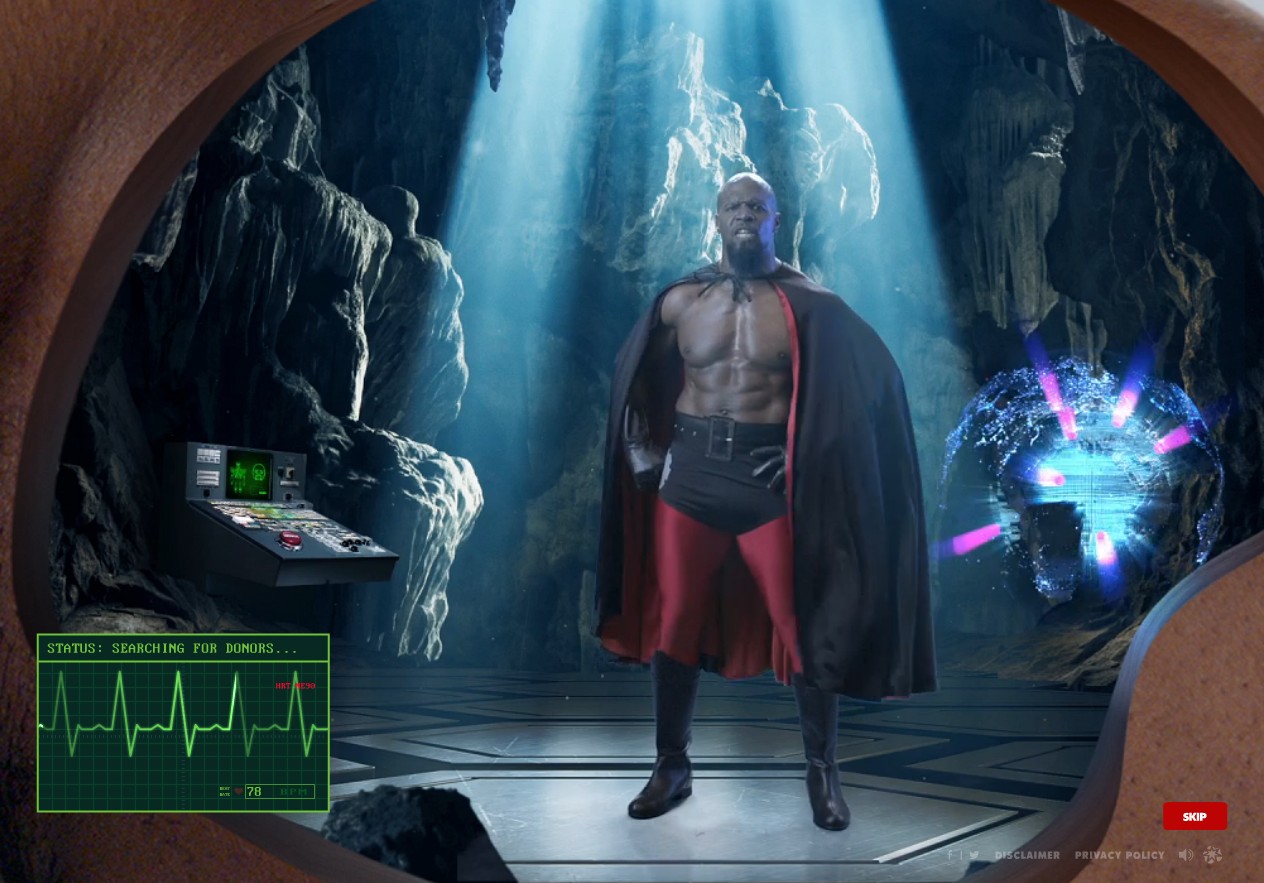The width and height of the screenshot is (1264, 883).
Task: Click the circular star logo icon
Action: click(x=1213, y=855)
